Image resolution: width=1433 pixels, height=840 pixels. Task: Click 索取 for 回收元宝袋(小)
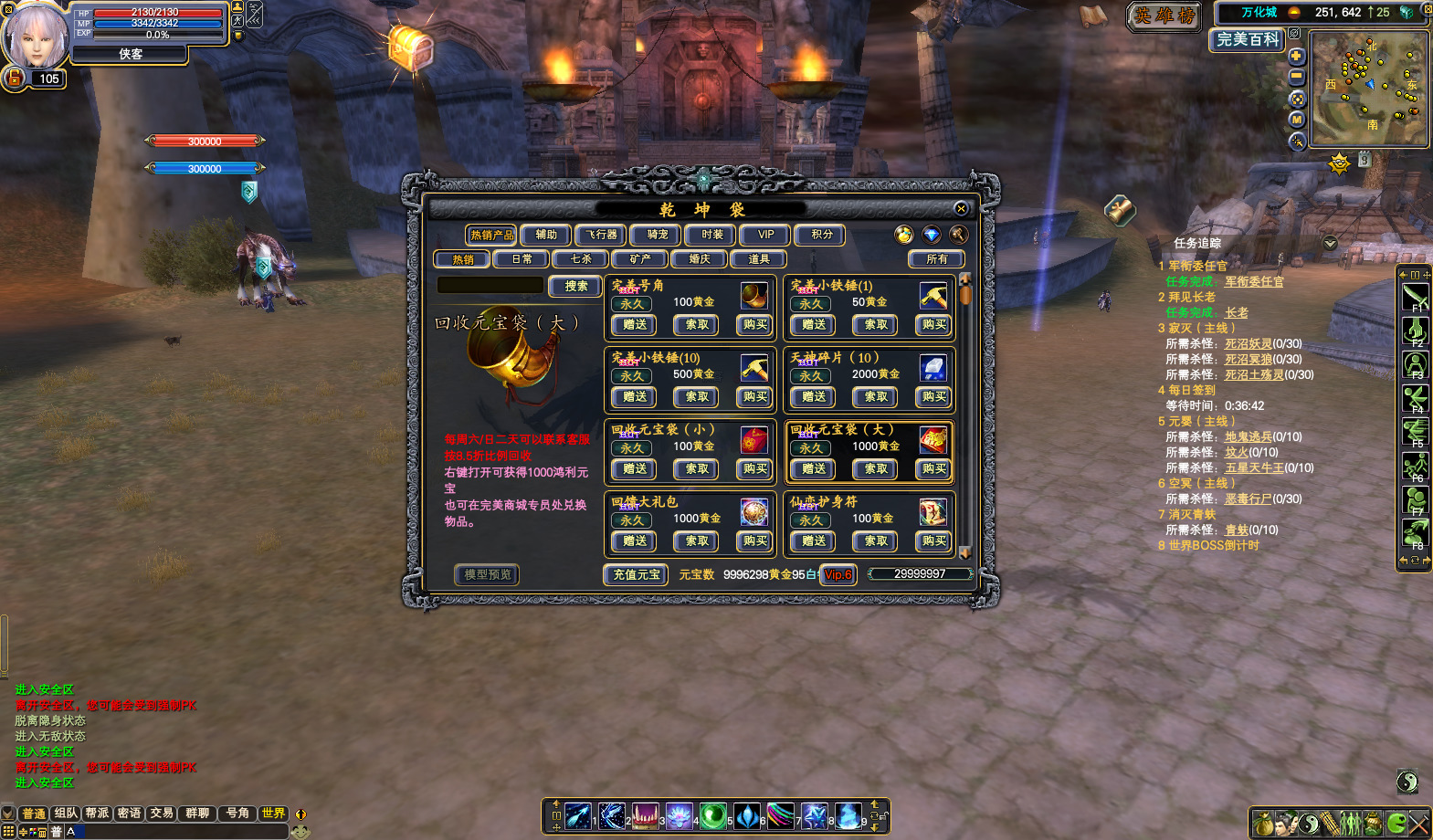696,469
